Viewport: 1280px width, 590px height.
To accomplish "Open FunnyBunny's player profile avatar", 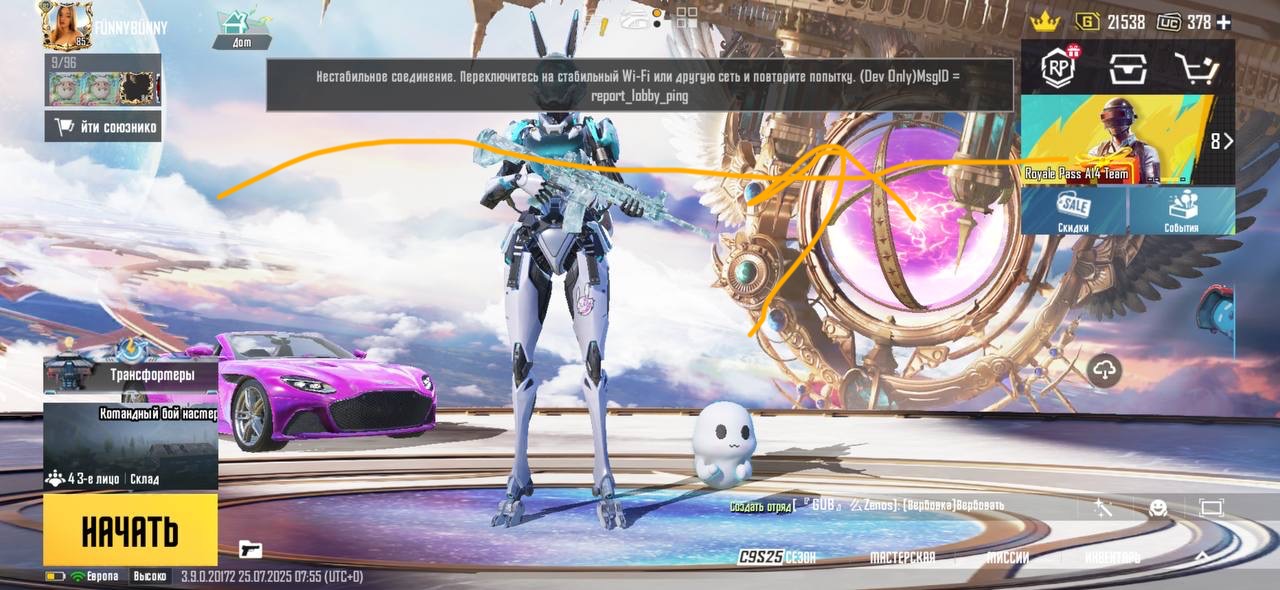I will click(x=66, y=25).
